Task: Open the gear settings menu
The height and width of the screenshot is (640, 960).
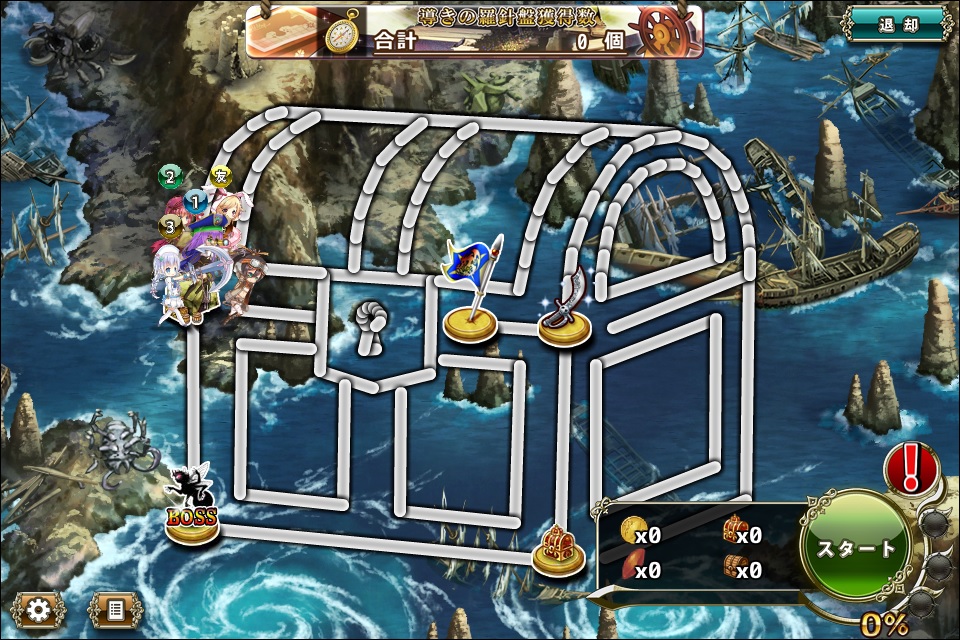Action: 40,609
